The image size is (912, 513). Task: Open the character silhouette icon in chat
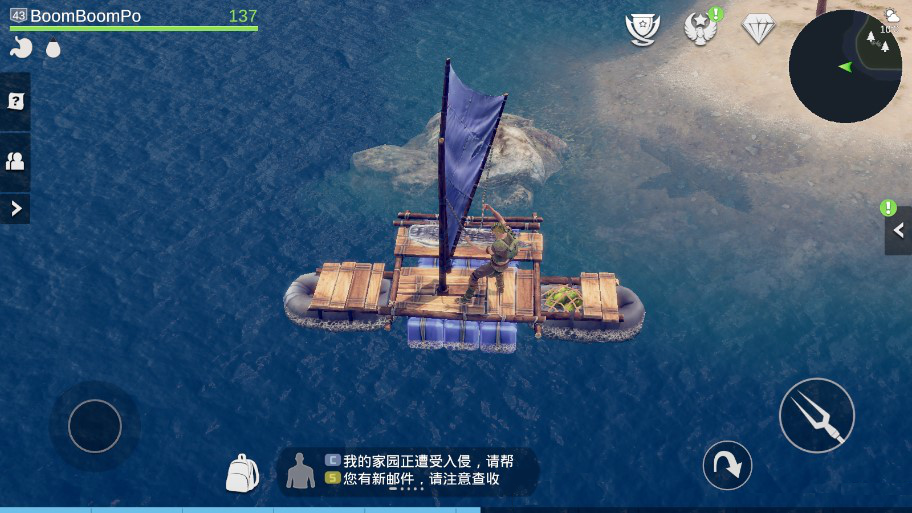pos(300,470)
